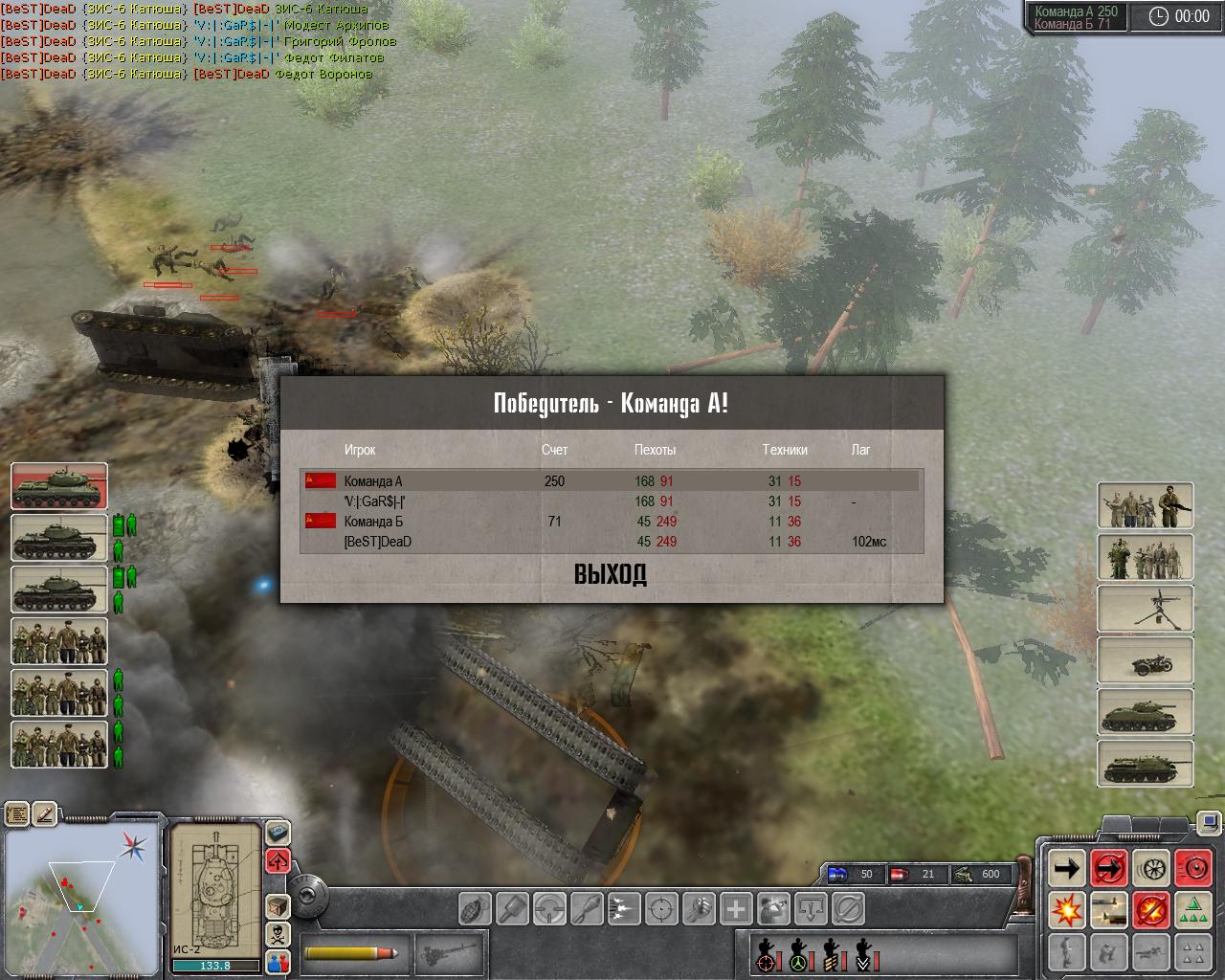This screenshot has height=980, width=1225.
Task: Click the ВЫХОД exit button
Action: coord(611,574)
